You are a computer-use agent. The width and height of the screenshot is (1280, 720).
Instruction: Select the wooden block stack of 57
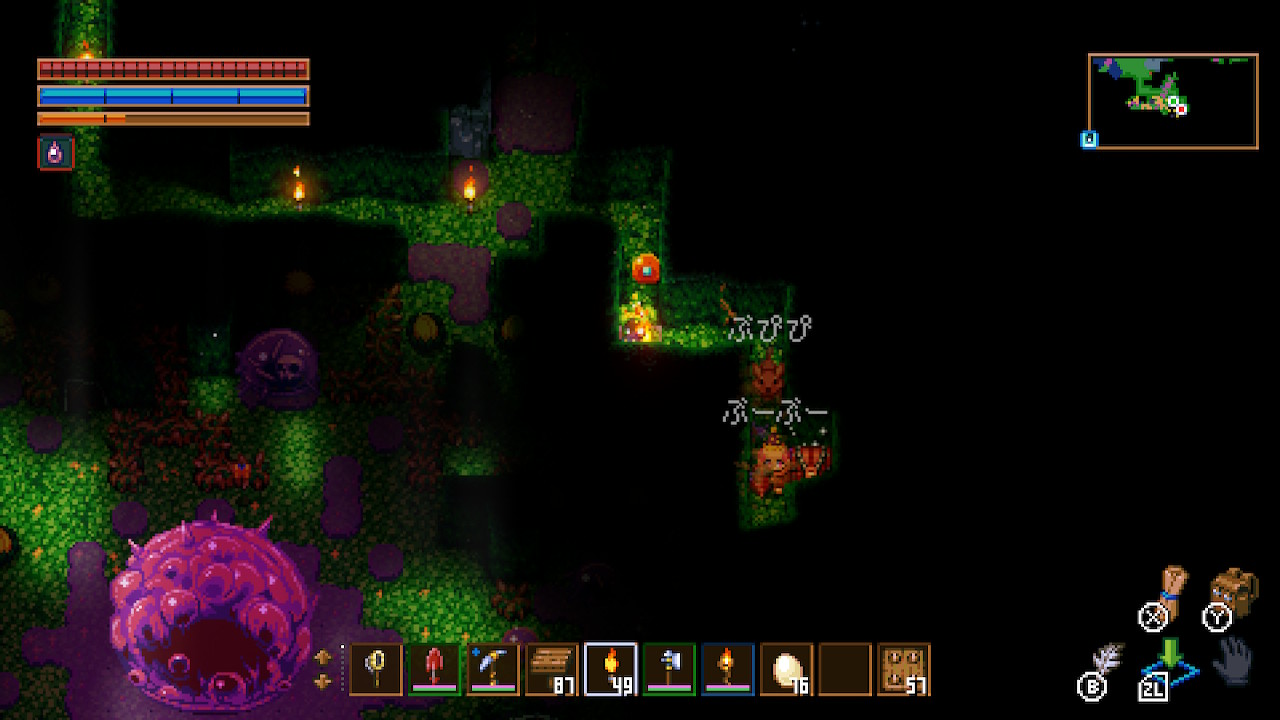coord(904,669)
